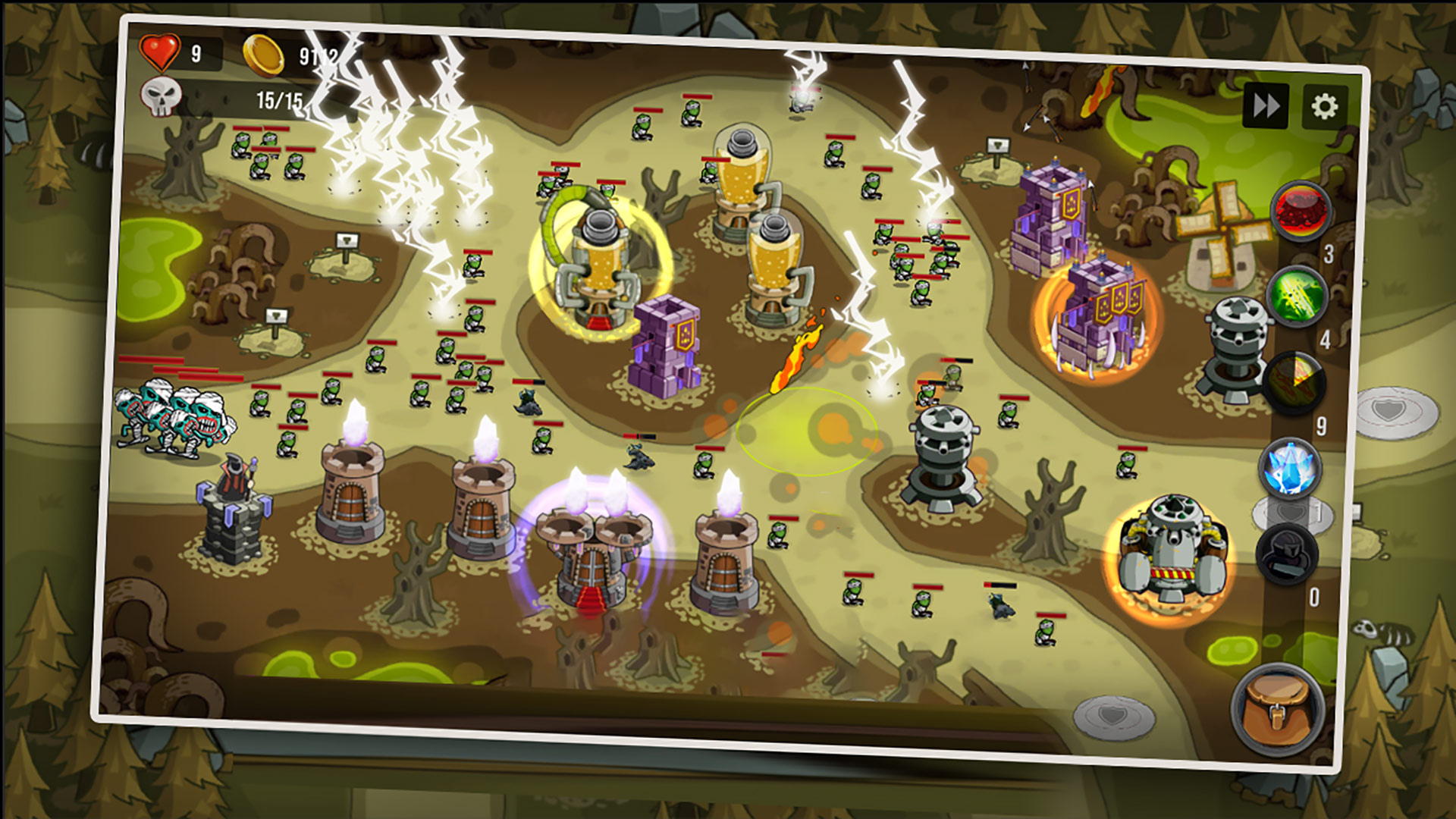Open the settings gear menu
The width and height of the screenshot is (1456, 819).
tap(1324, 107)
